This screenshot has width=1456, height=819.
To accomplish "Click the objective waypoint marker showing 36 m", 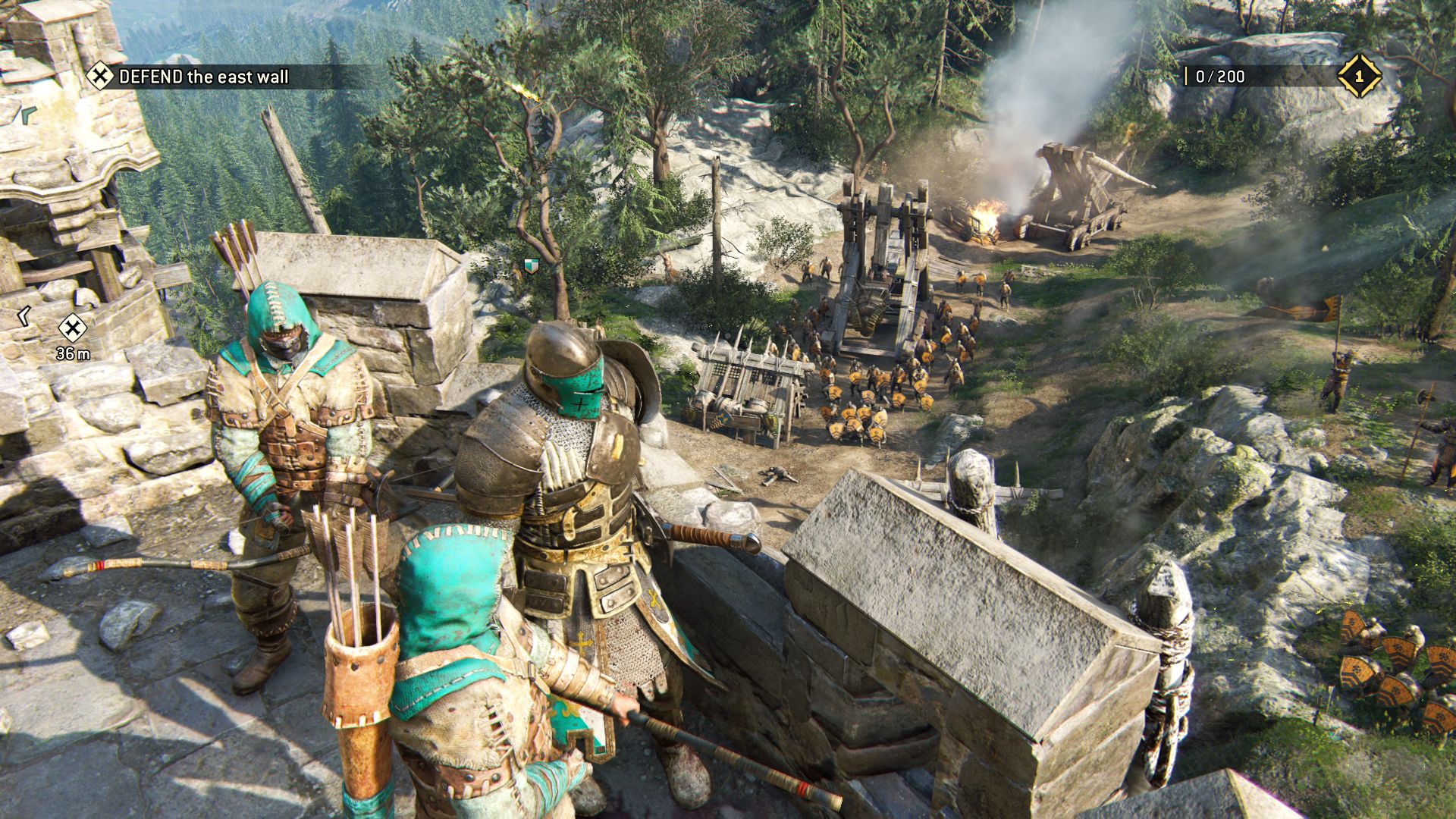I will click(73, 328).
